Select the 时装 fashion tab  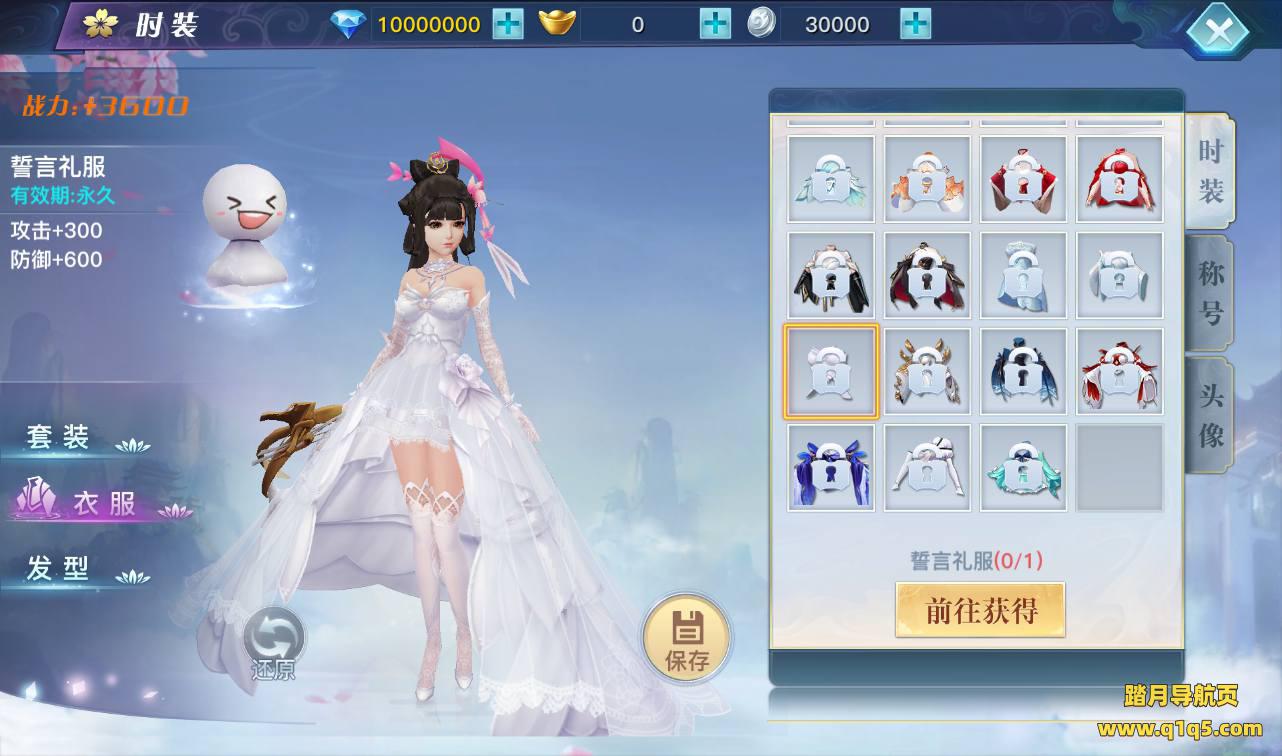tap(1211, 171)
